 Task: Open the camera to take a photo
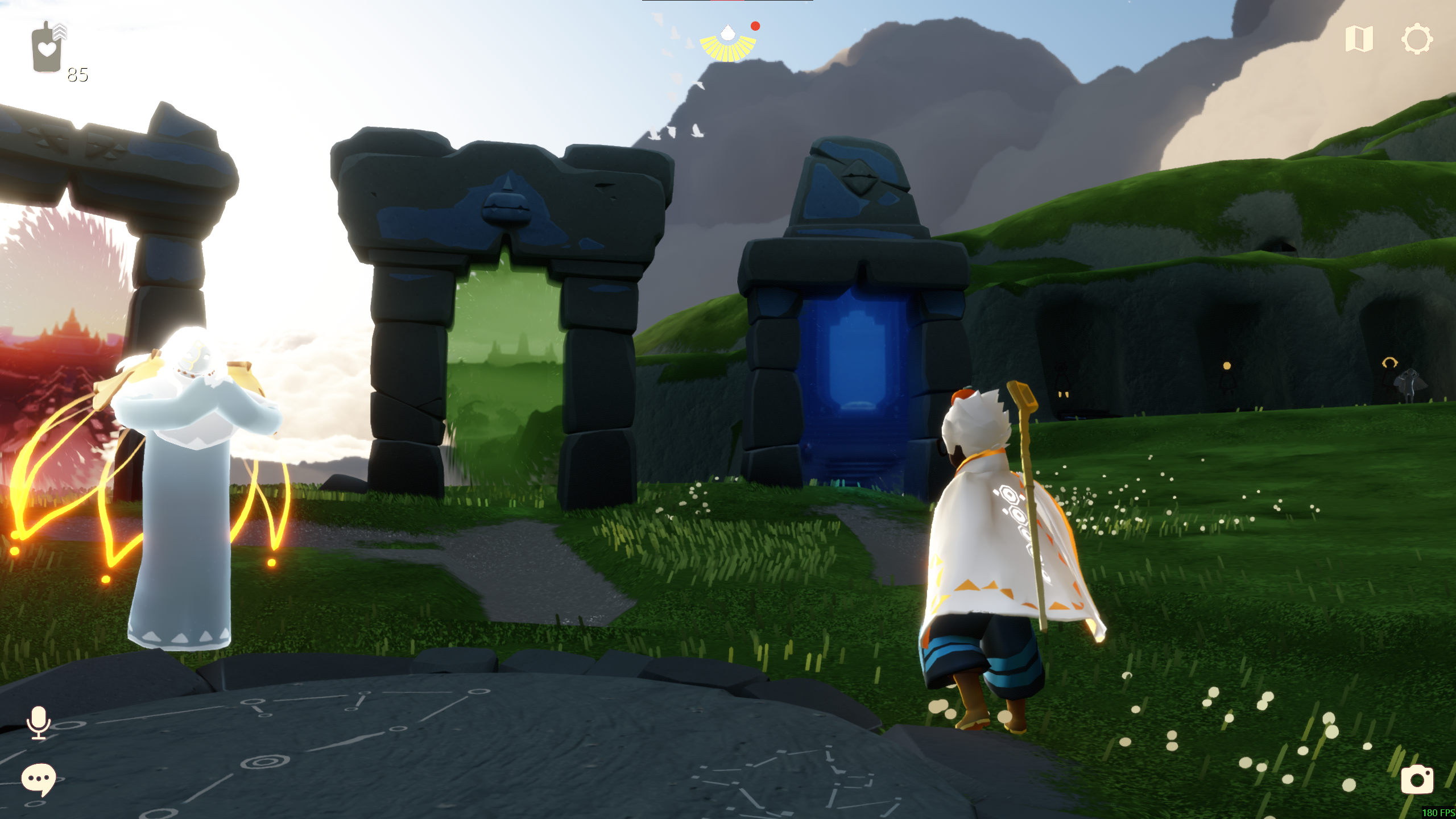[x=1417, y=779]
